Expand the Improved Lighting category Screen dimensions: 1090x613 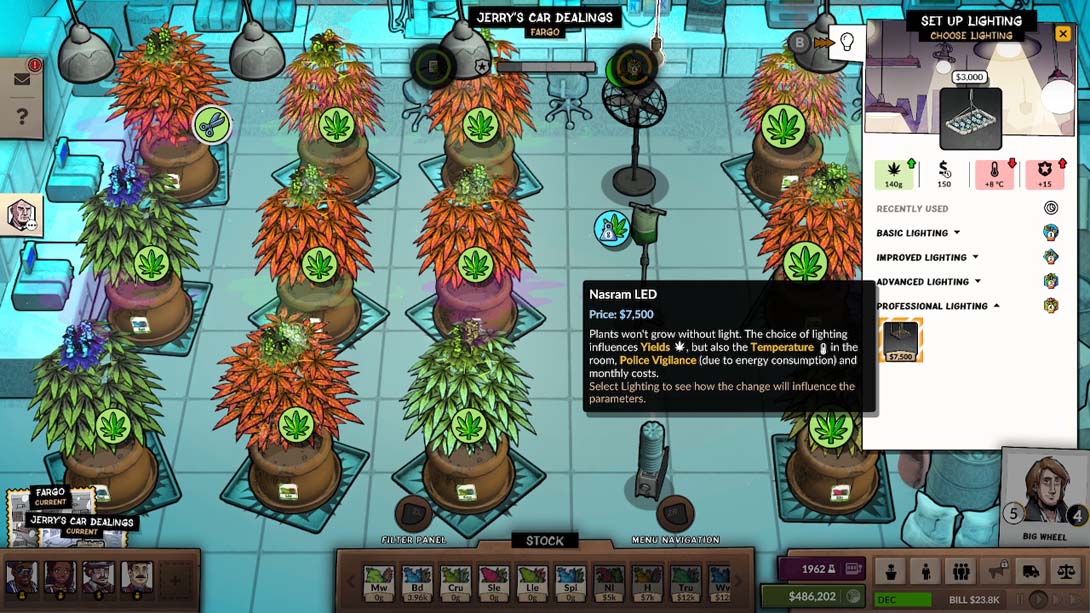(927, 257)
